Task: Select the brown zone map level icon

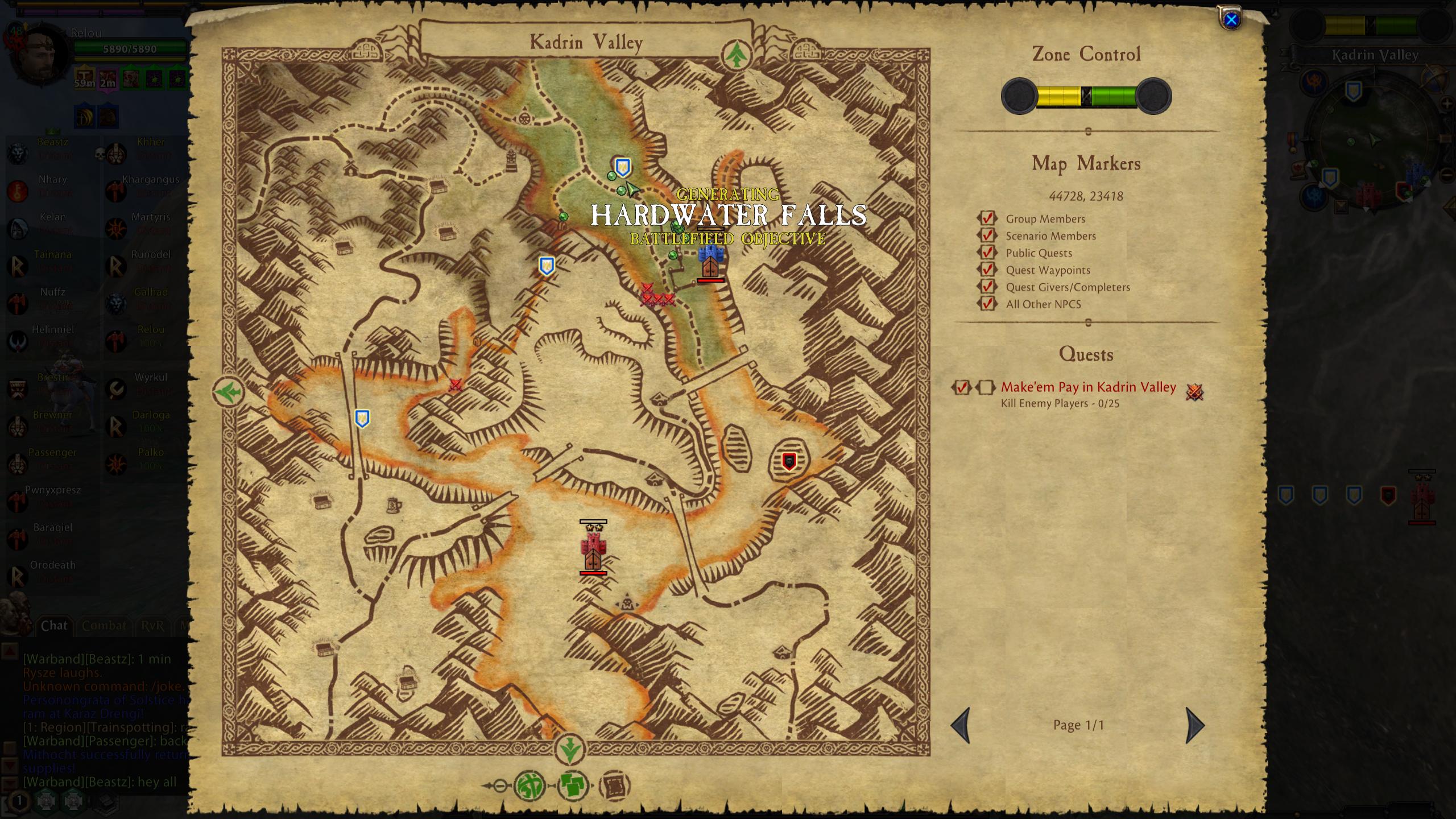Action: pos(614,786)
